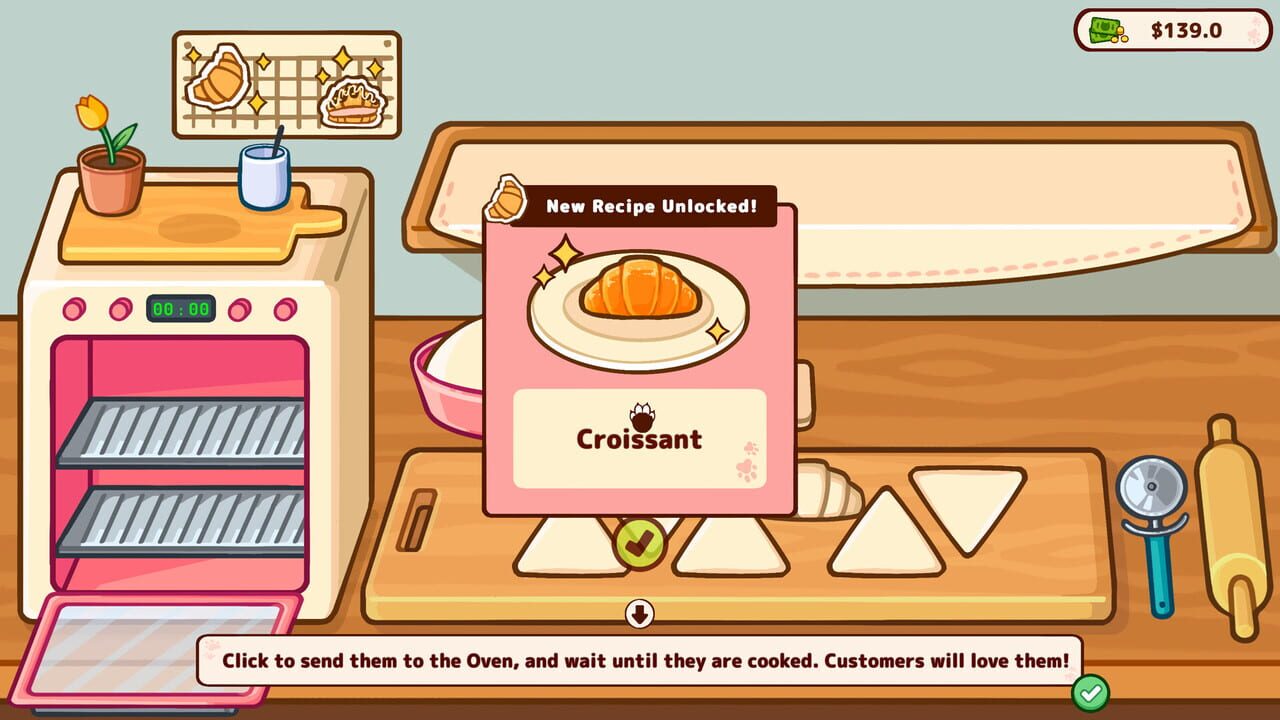Open the recipe board with croissant and pie
The width and height of the screenshot is (1280, 720).
[287, 84]
